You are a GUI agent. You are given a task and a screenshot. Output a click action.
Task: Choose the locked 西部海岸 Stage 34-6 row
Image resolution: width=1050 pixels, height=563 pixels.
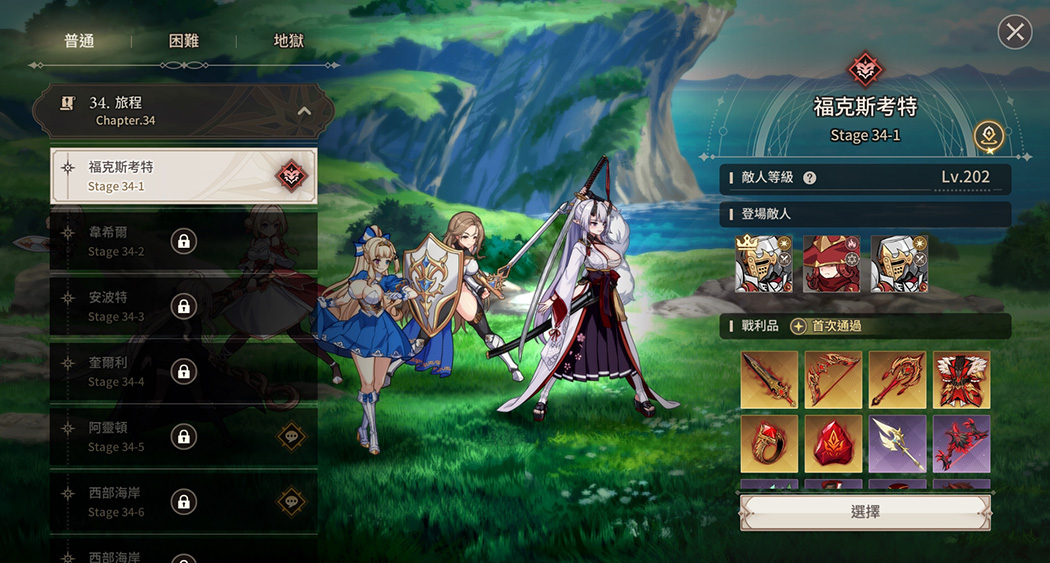coord(183,501)
